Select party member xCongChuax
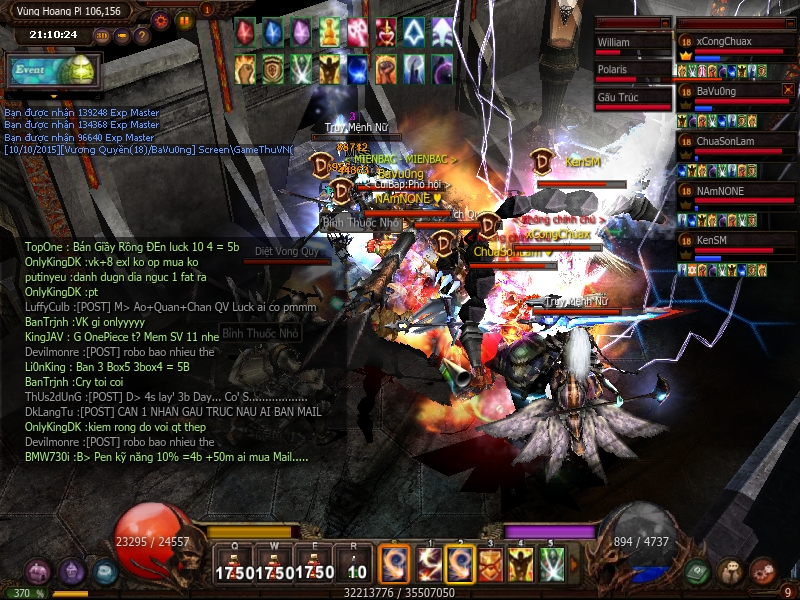The width and height of the screenshot is (800, 600). click(738, 42)
